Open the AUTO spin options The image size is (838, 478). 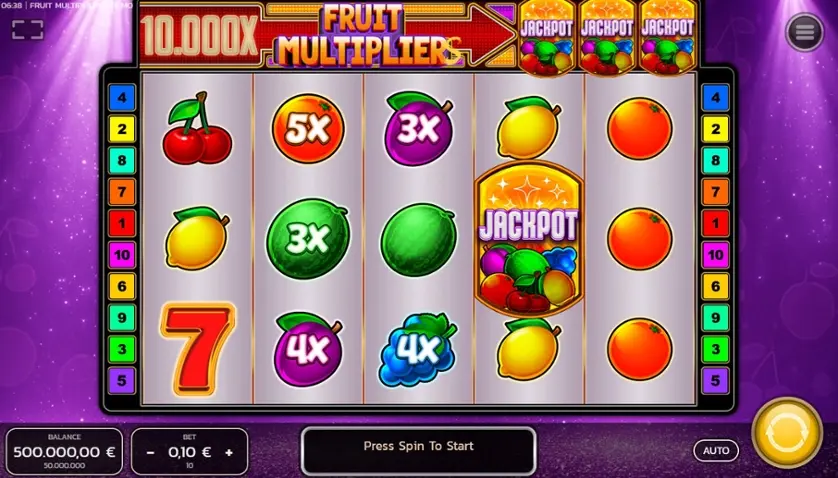pyautogui.click(x=716, y=451)
